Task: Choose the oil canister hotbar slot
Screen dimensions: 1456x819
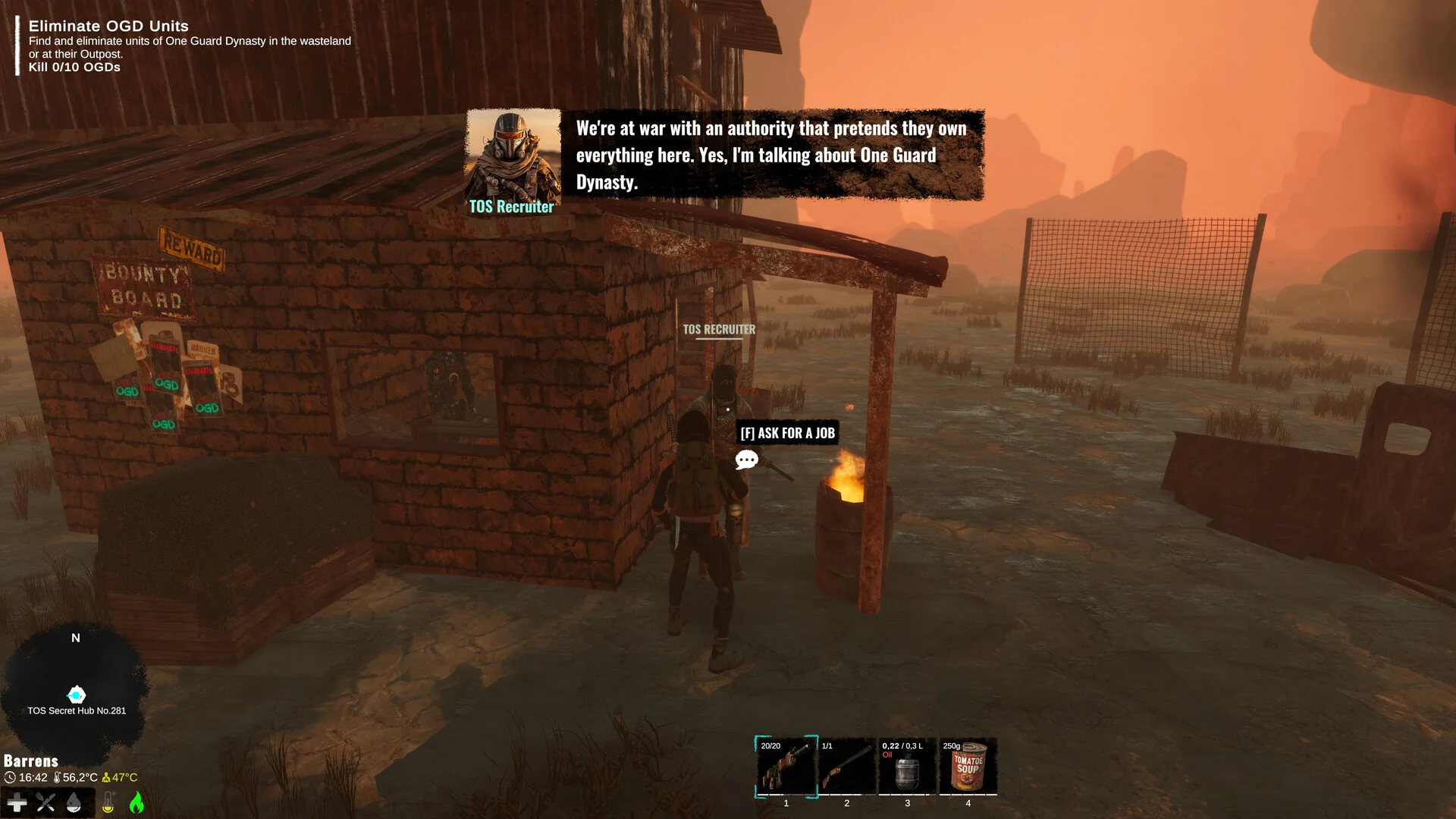Action: coord(907,767)
